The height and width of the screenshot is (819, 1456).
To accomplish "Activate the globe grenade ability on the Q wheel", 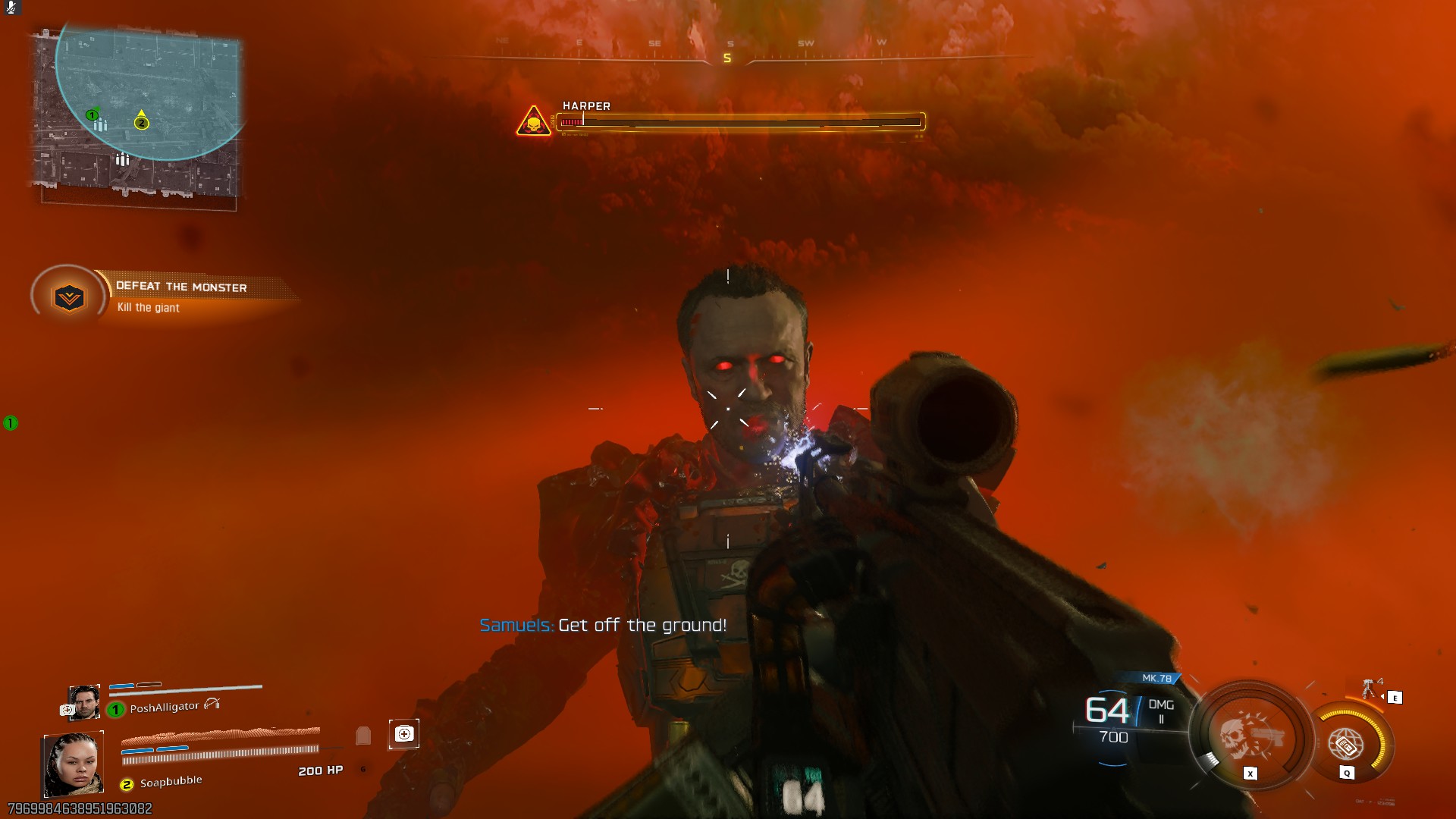I will click(1345, 745).
